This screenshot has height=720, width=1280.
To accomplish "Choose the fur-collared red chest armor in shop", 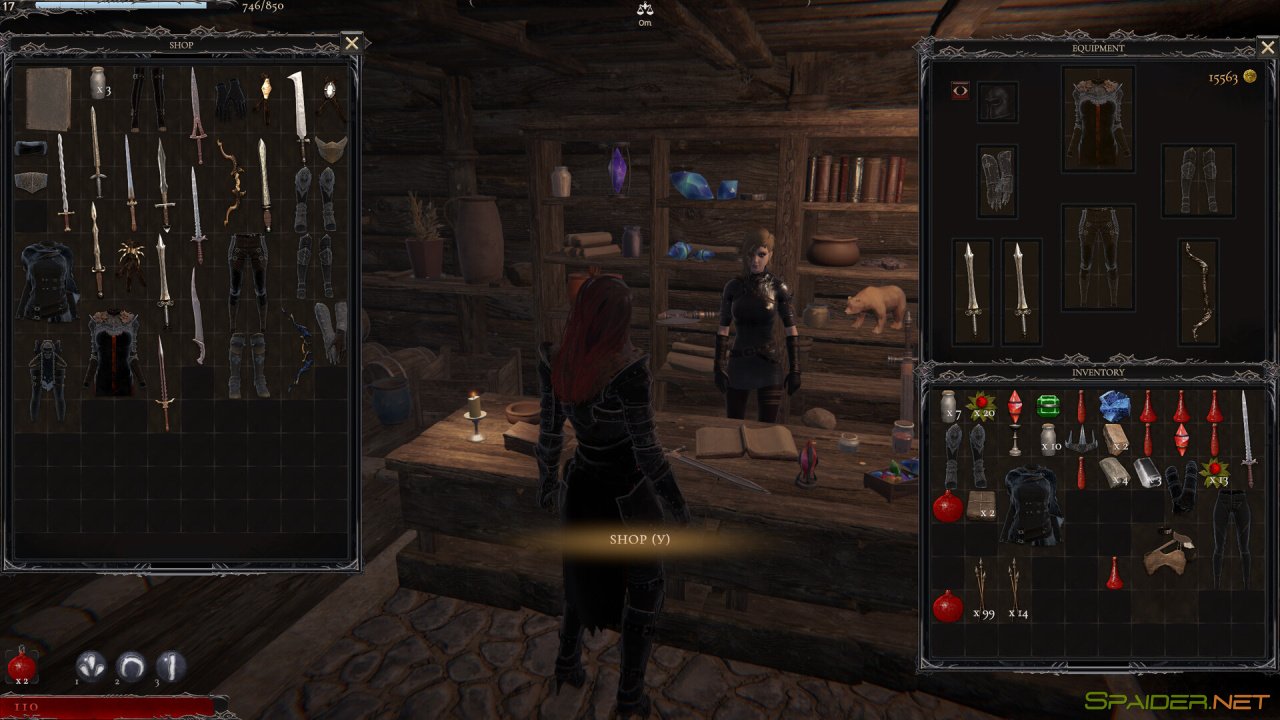I will (x=115, y=350).
